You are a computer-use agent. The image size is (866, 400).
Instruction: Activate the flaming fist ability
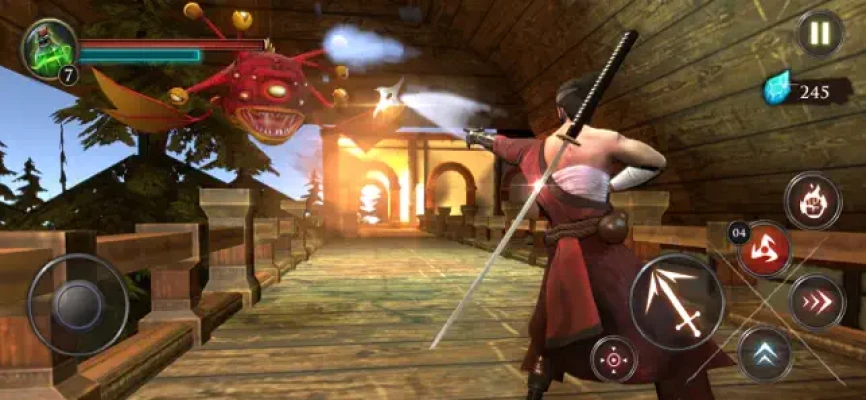(813, 201)
